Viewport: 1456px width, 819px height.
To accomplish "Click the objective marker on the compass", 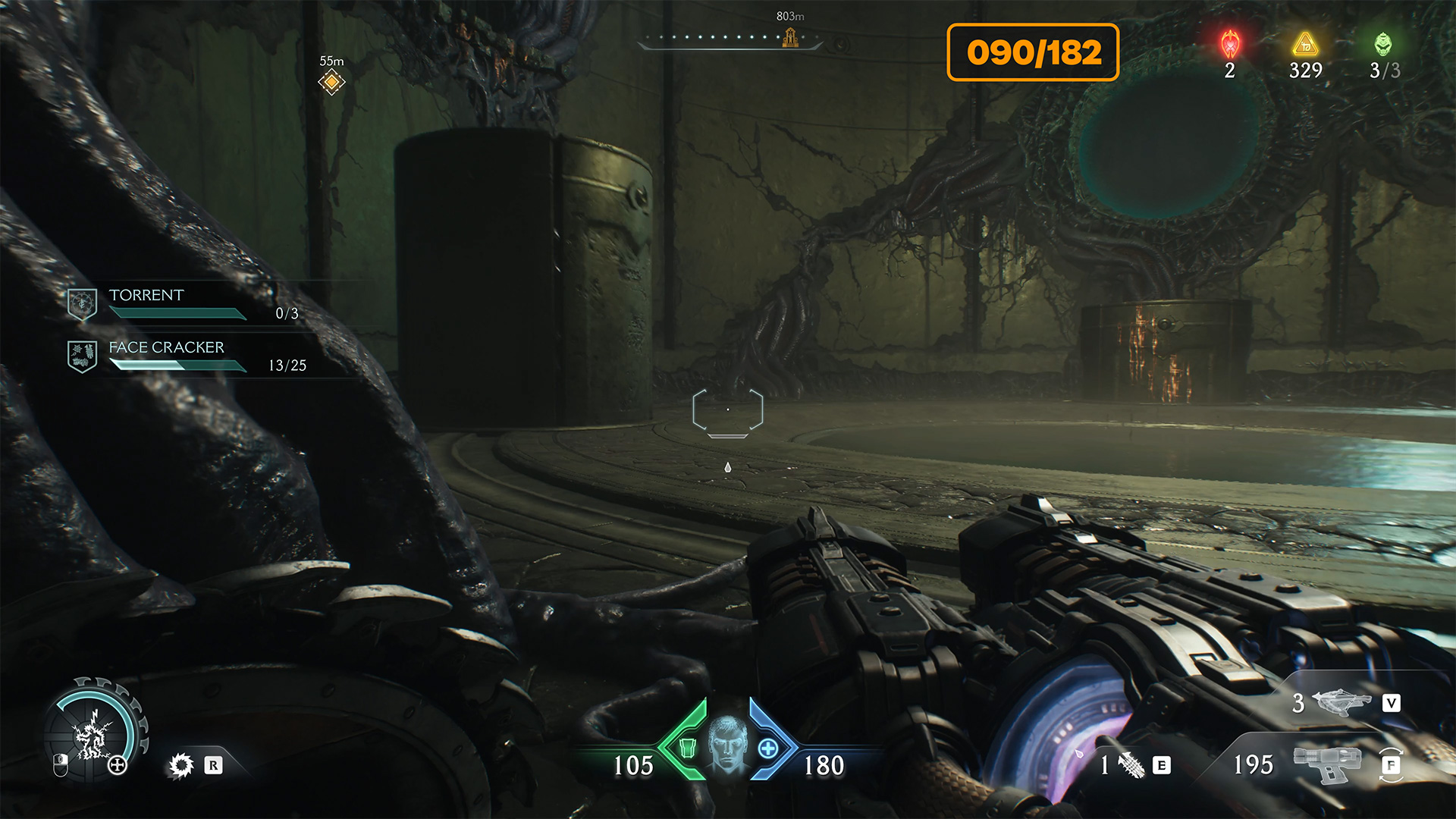I will pyautogui.click(x=790, y=37).
